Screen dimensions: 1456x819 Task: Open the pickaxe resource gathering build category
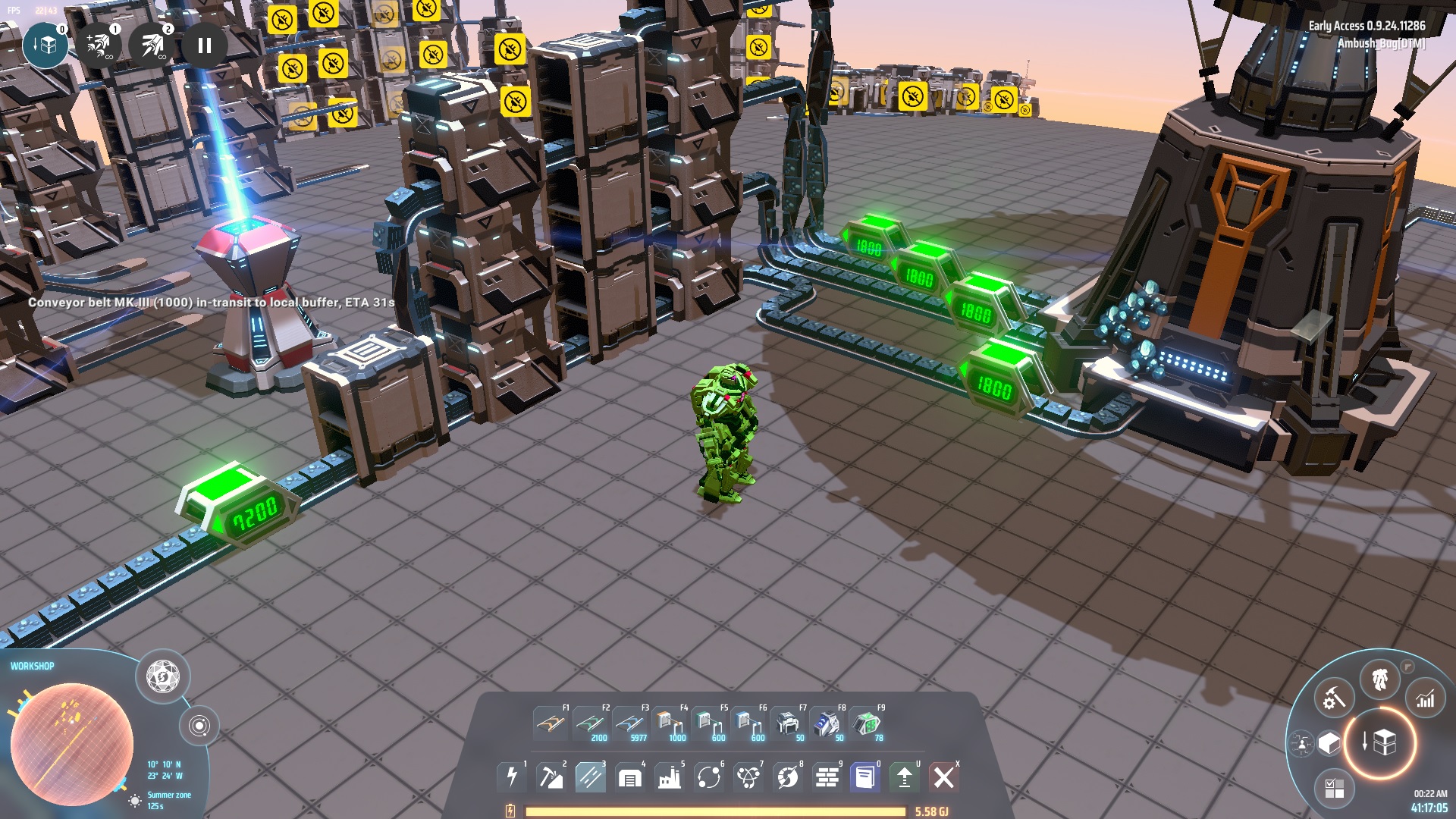point(551,777)
